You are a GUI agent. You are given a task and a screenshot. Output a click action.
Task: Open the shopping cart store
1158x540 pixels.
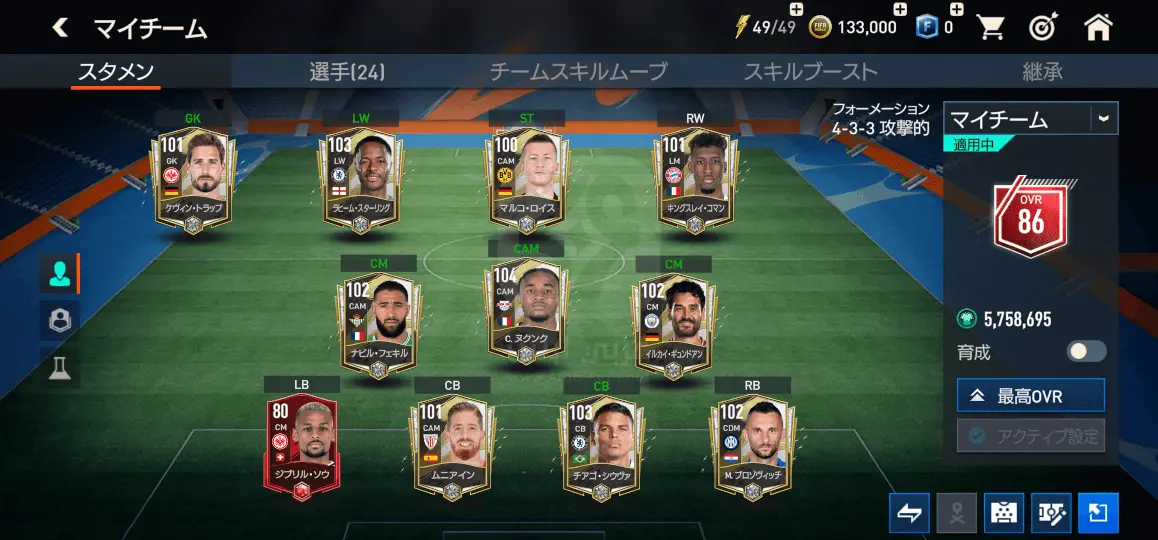(x=991, y=28)
